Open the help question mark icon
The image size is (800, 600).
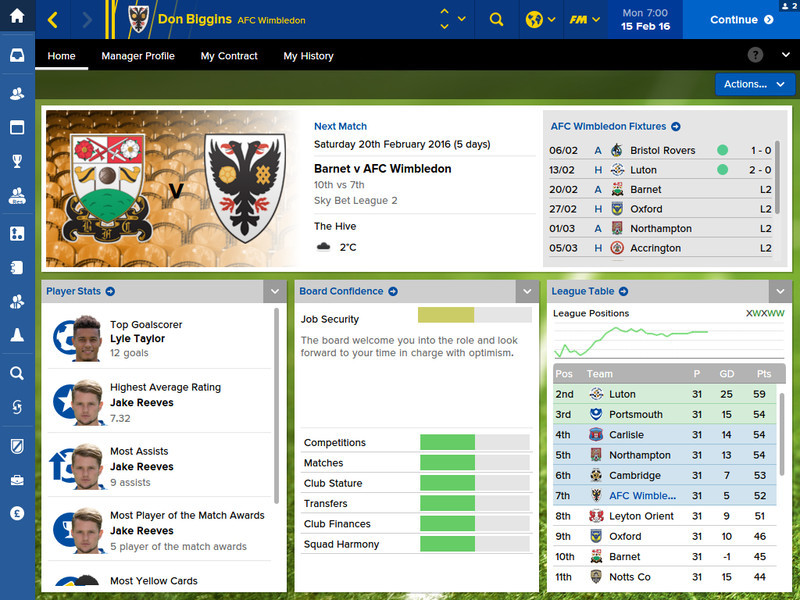point(755,55)
